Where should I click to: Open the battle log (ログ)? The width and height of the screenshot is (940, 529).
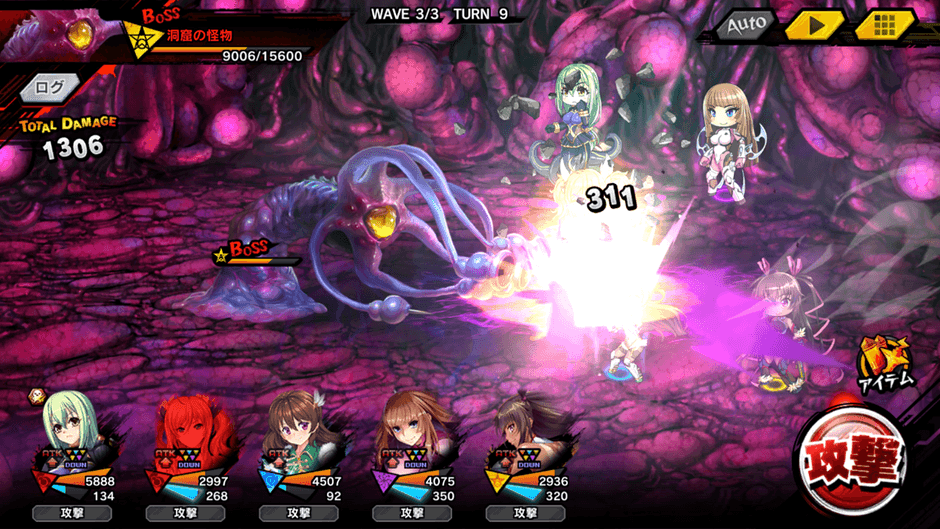pyautogui.click(x=49, y=89)
